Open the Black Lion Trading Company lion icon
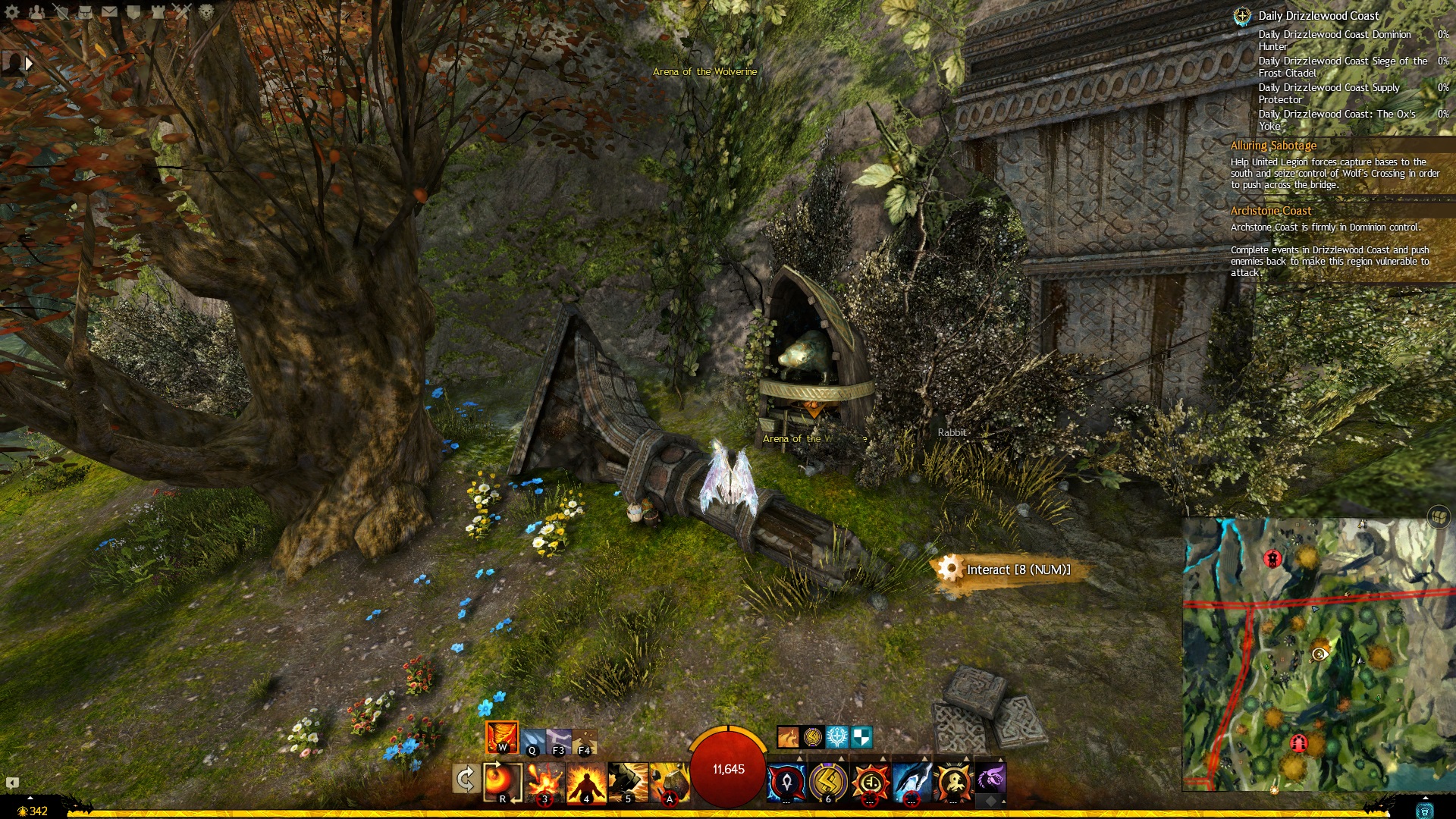Image resolution: width=1456 pixels, height=819 pixels. click(206, 11)
